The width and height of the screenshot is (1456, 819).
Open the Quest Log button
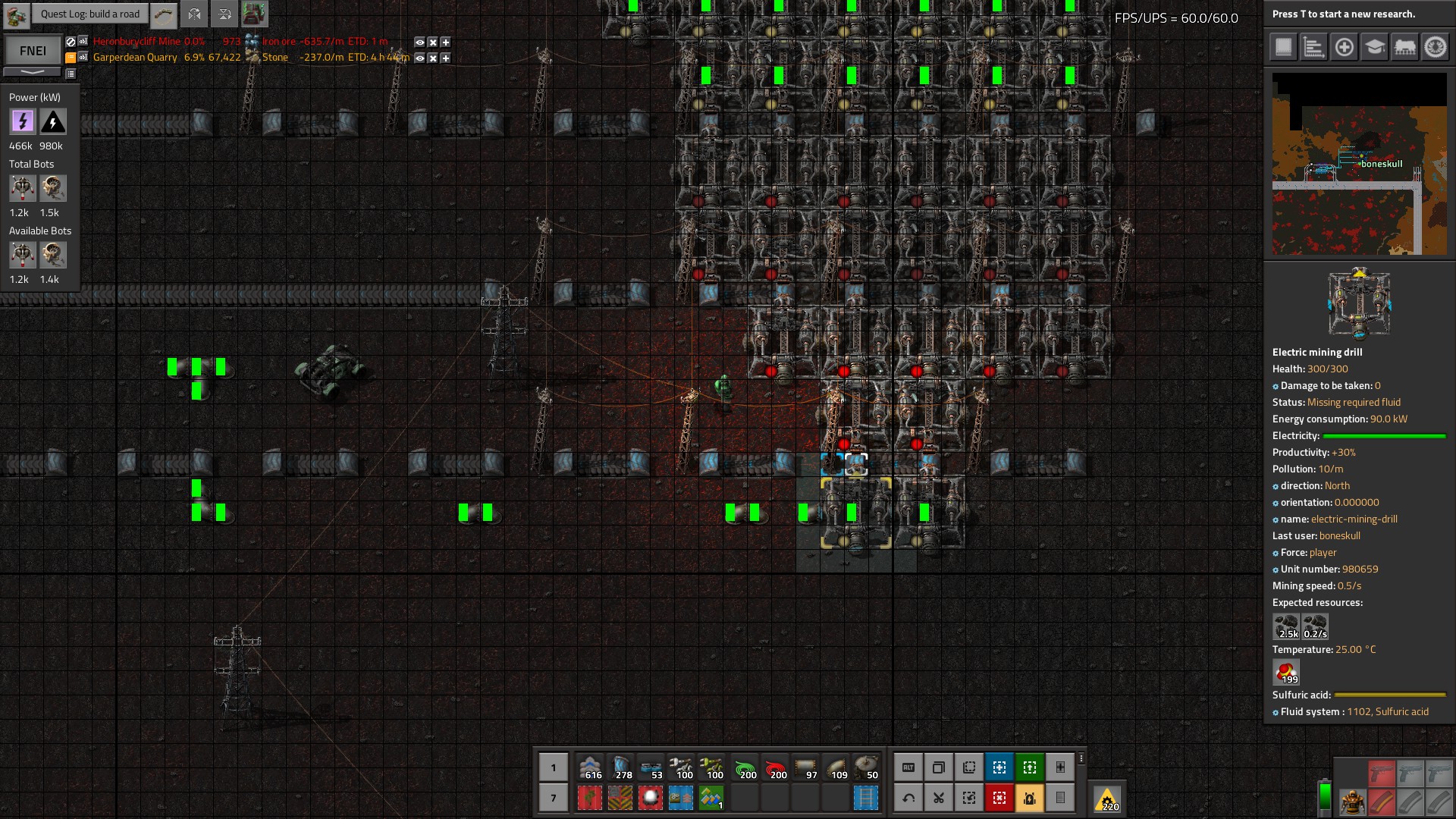click(x=89, y=14)
